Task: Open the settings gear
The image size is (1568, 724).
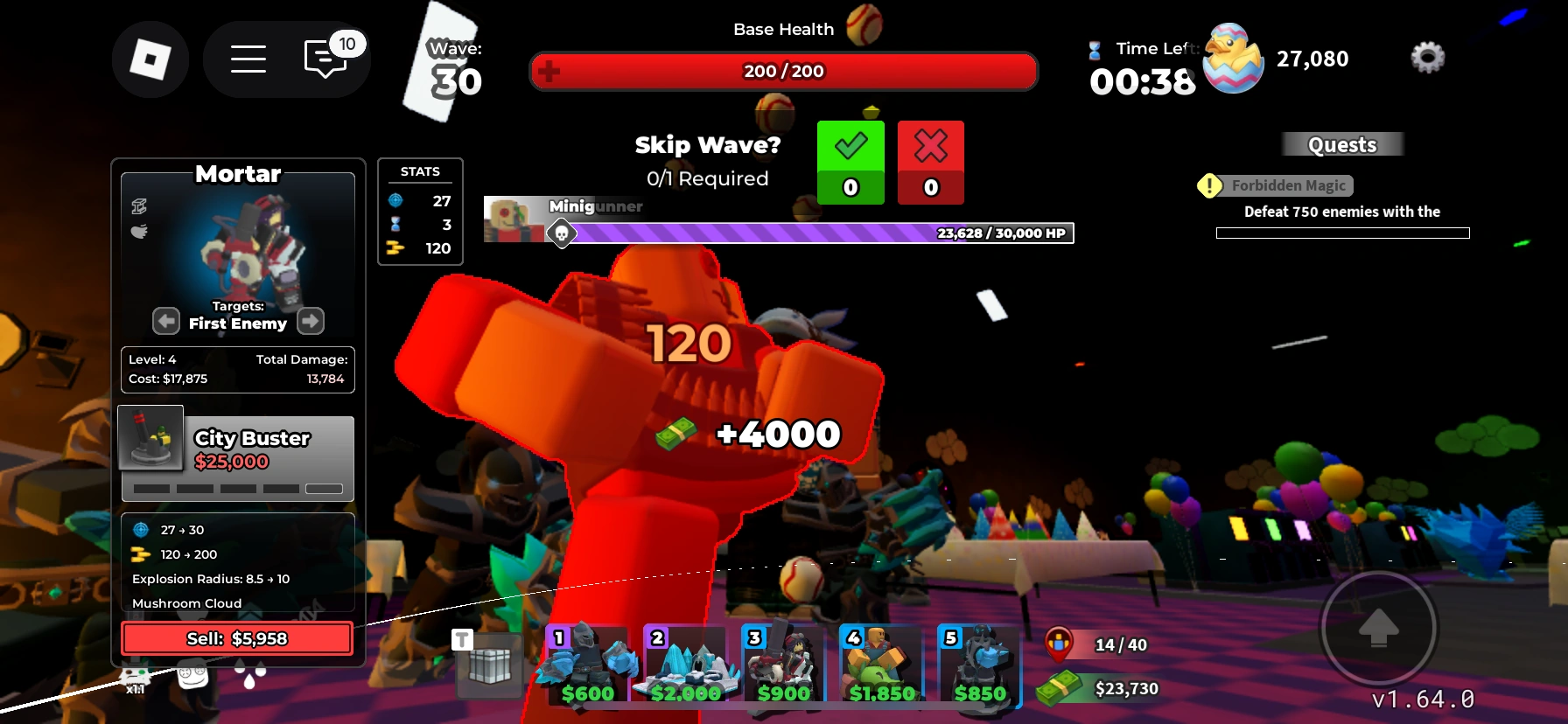Action: pyautogui.click(x=1428, y=56)
